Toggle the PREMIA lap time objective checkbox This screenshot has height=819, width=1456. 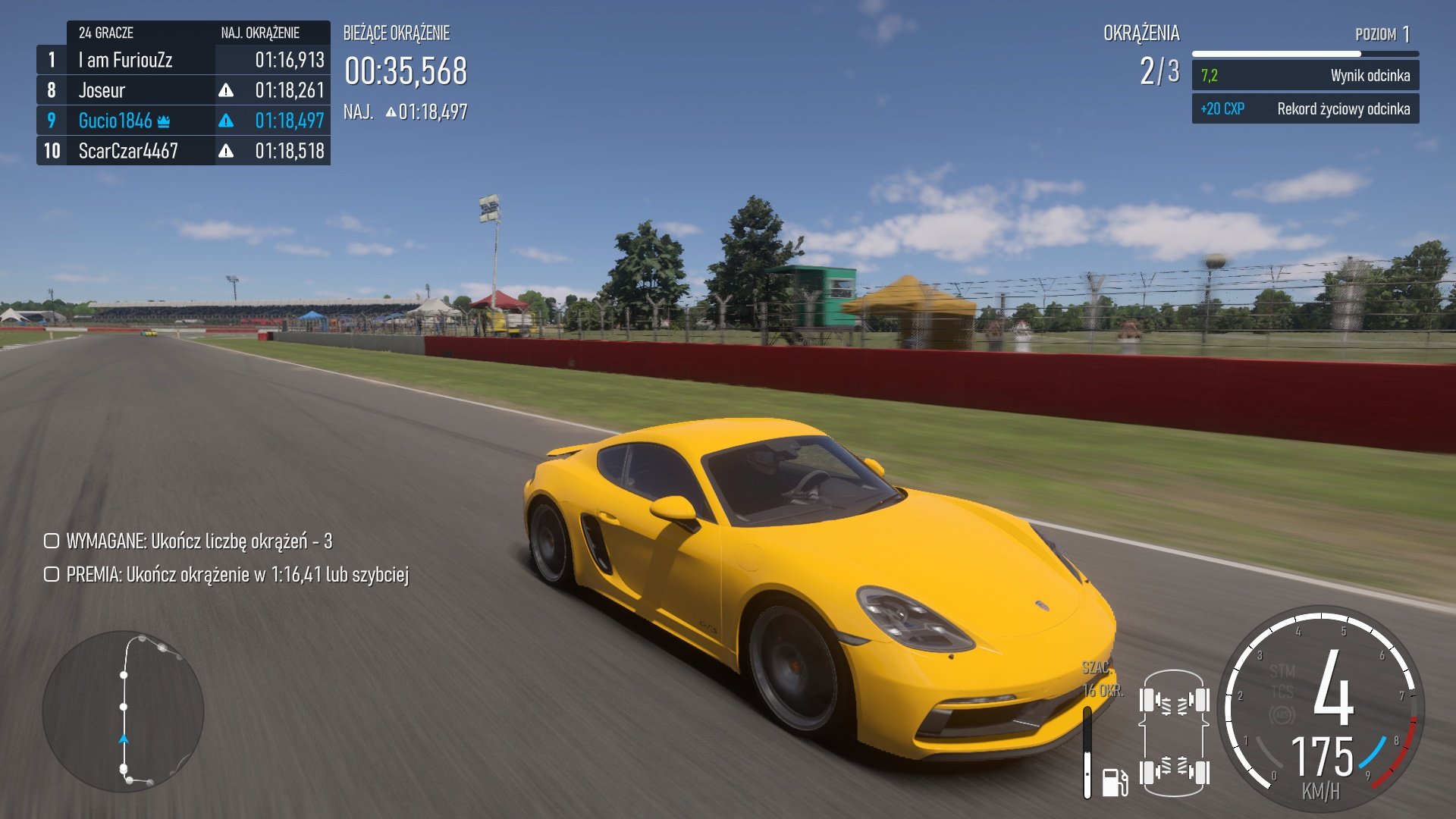[x=52, y=574]
